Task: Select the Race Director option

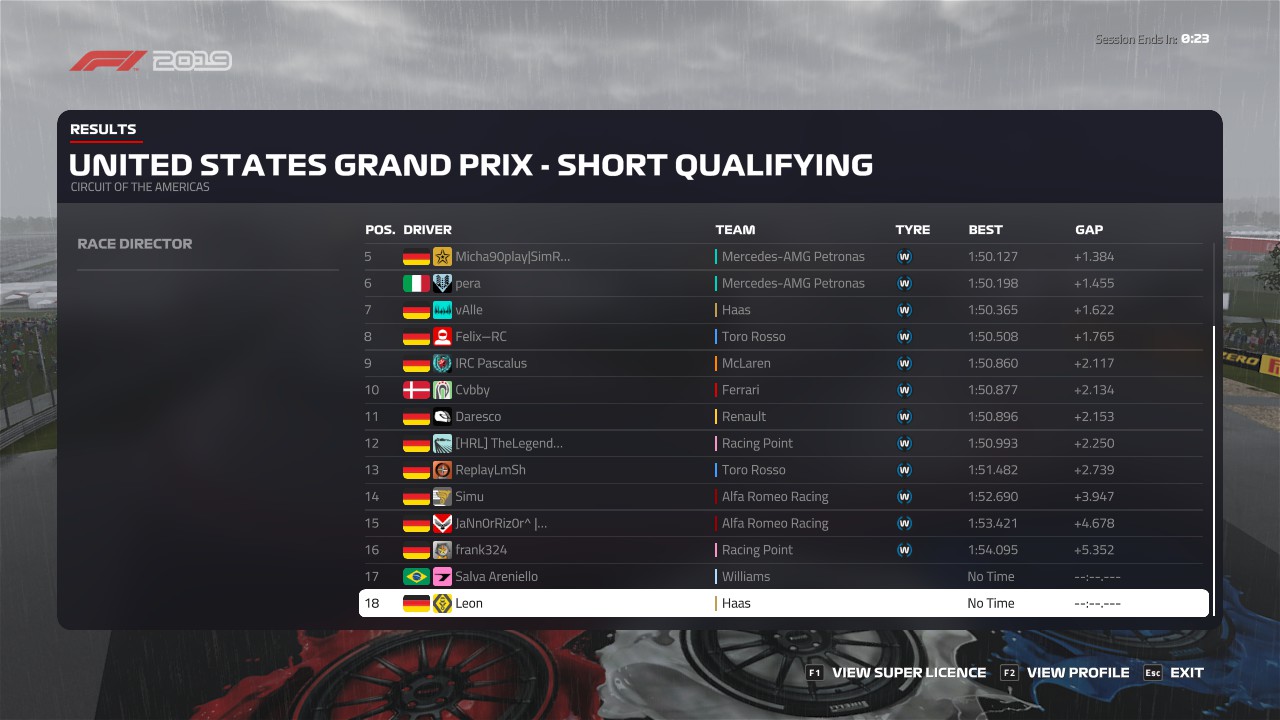Action: [x=135, y=244]
